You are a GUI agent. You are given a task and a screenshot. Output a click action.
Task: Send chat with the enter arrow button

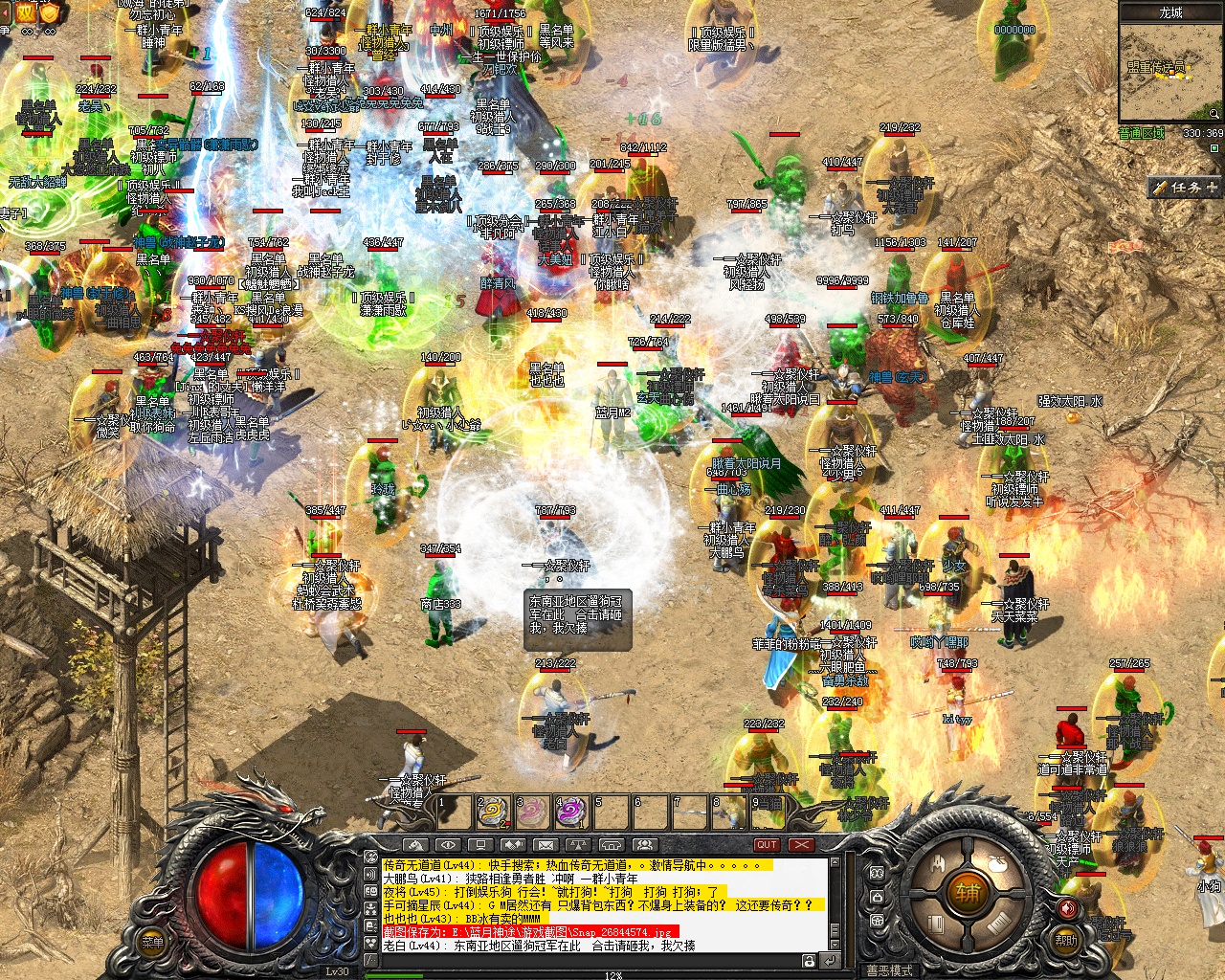830,960
